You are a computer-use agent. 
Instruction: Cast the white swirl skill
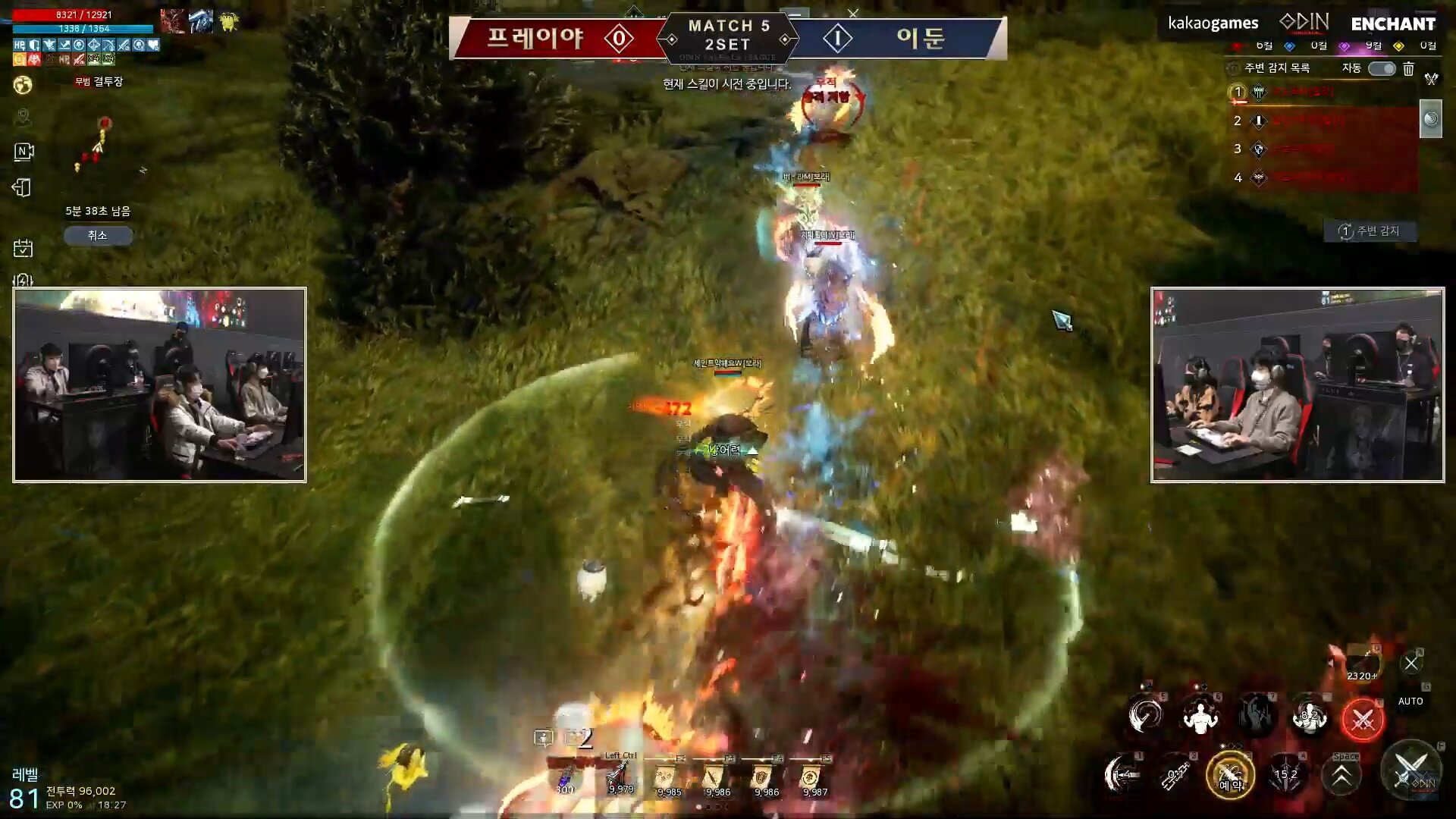pos(1145,715)
